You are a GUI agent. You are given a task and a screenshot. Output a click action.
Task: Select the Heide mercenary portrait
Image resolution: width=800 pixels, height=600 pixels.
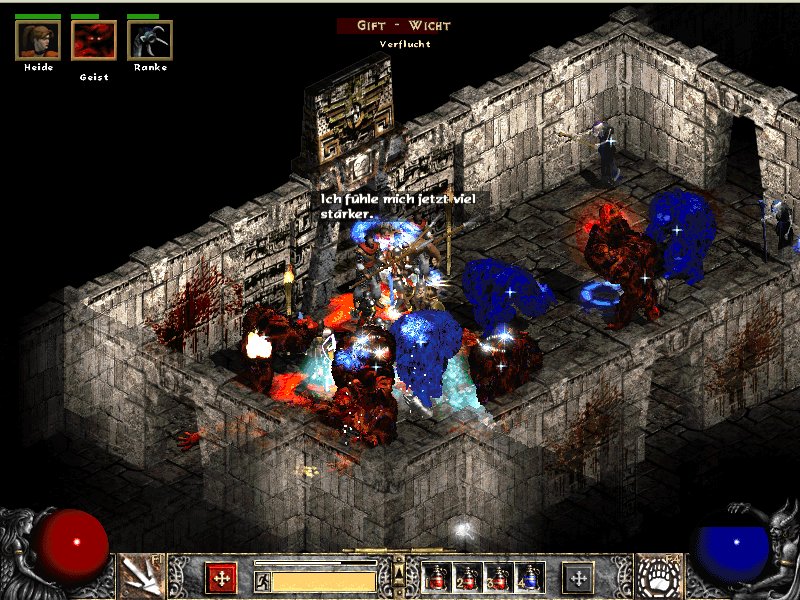click(x=38, y=40)
